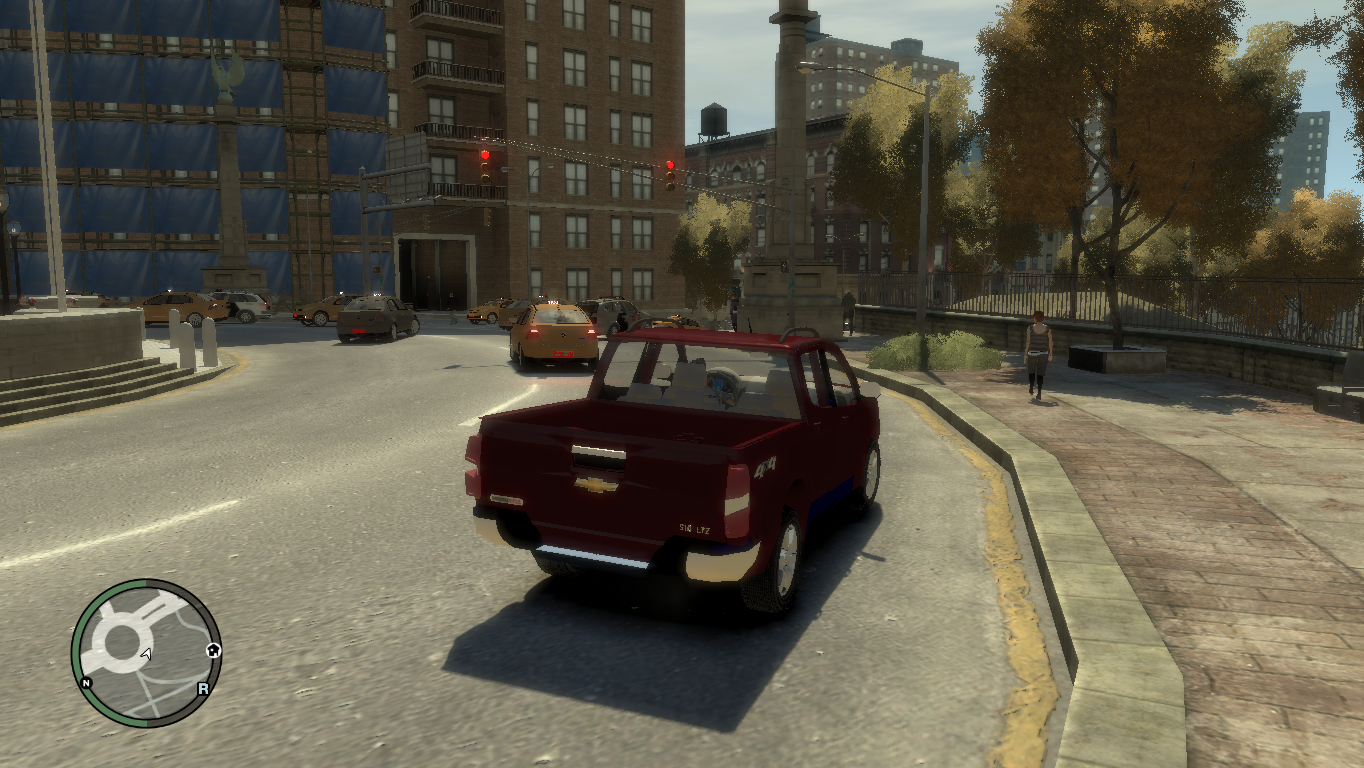
Task: Click the blue R contact blip on minimap
Action: point(203,688)
